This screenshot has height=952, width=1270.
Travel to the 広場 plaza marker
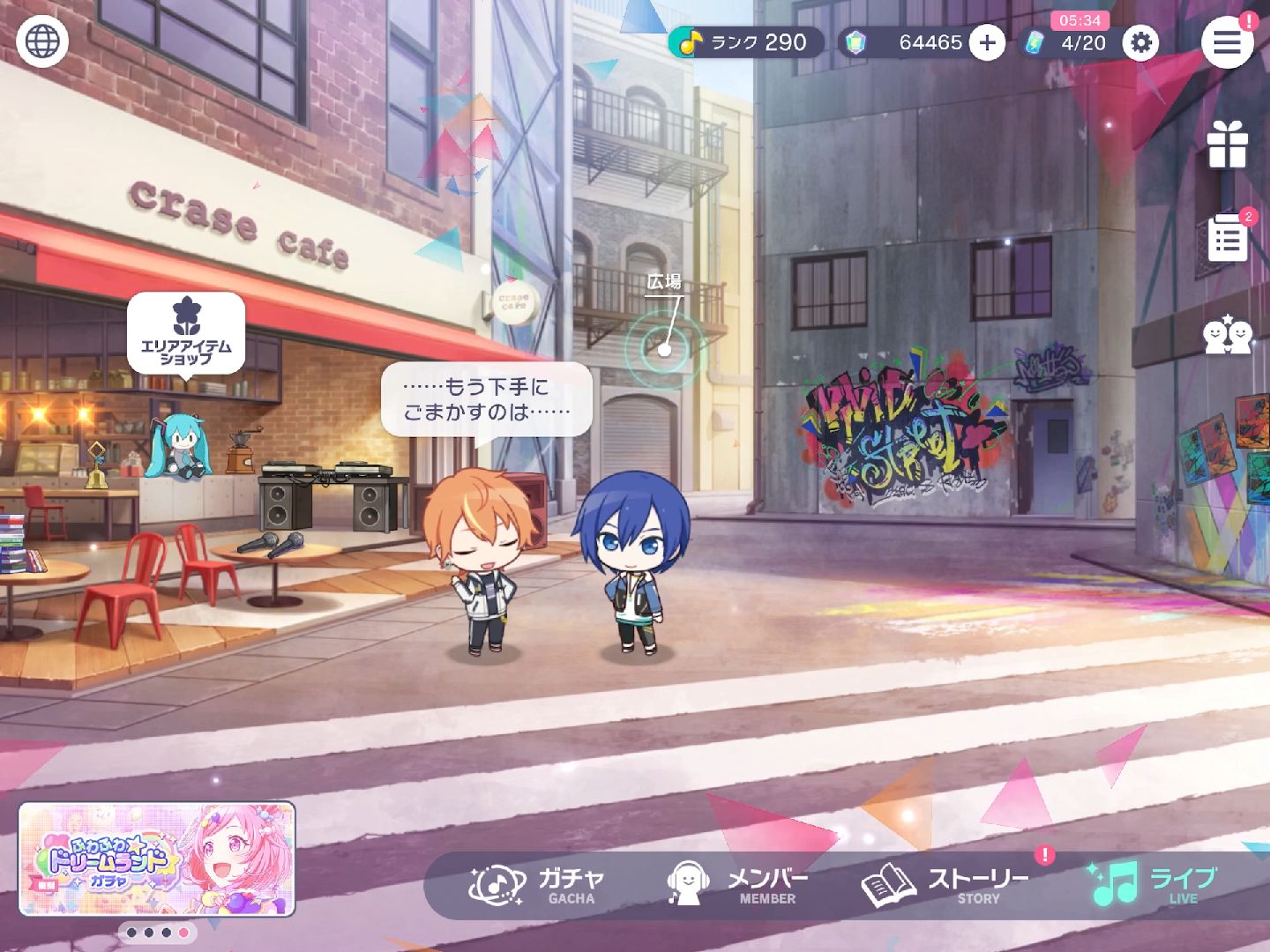point(664,348)
